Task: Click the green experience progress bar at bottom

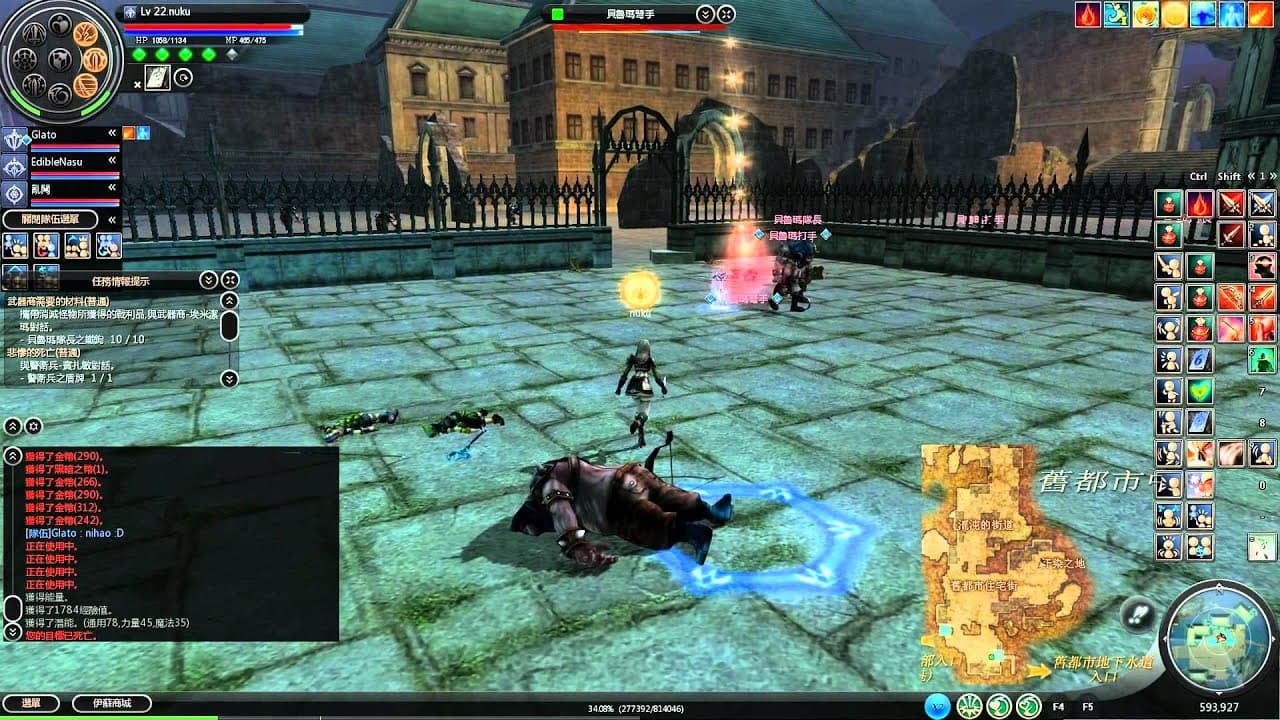Action: (x=200, y=717)
